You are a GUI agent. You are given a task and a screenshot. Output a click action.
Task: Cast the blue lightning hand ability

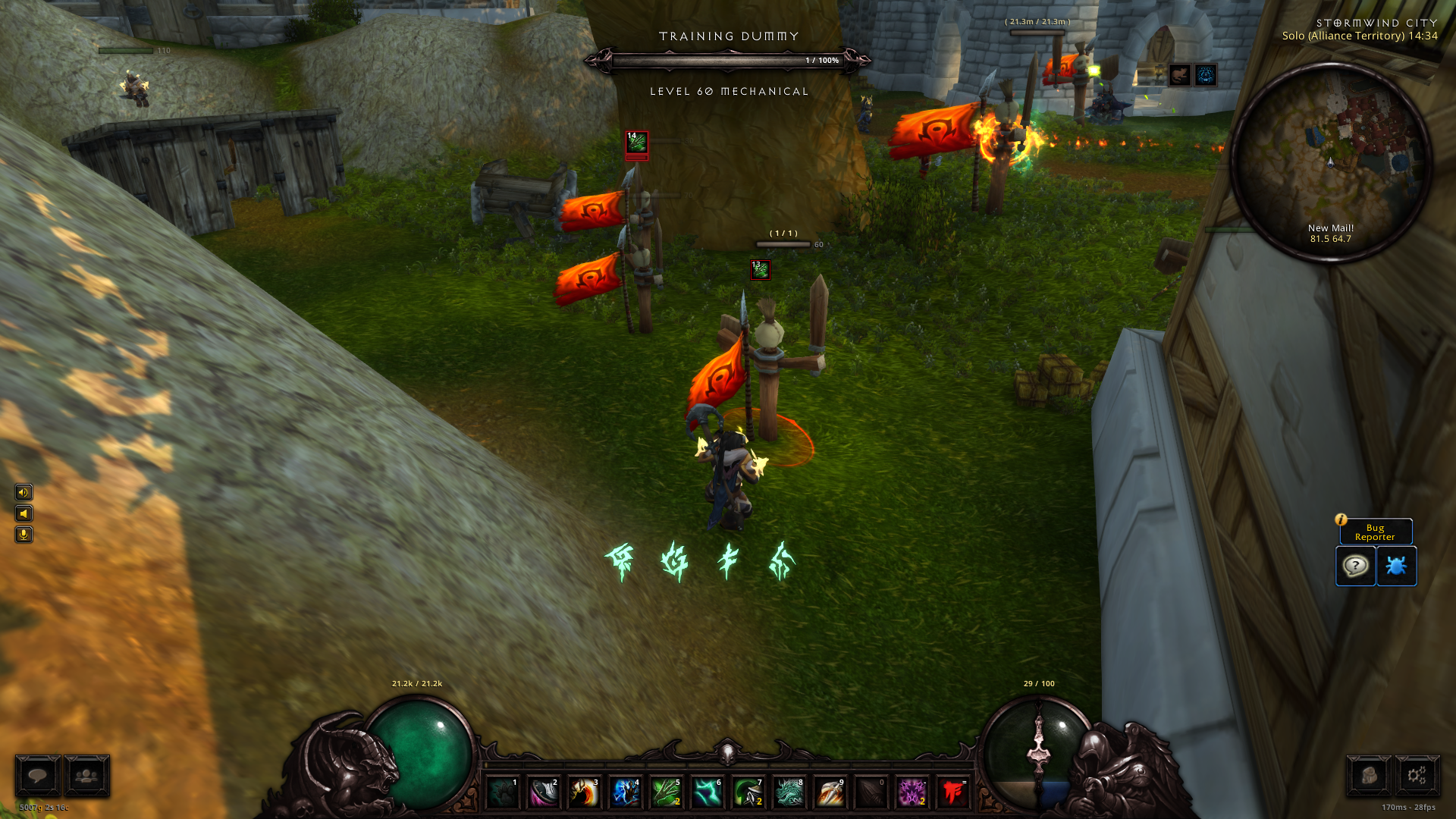pos(625,793)
